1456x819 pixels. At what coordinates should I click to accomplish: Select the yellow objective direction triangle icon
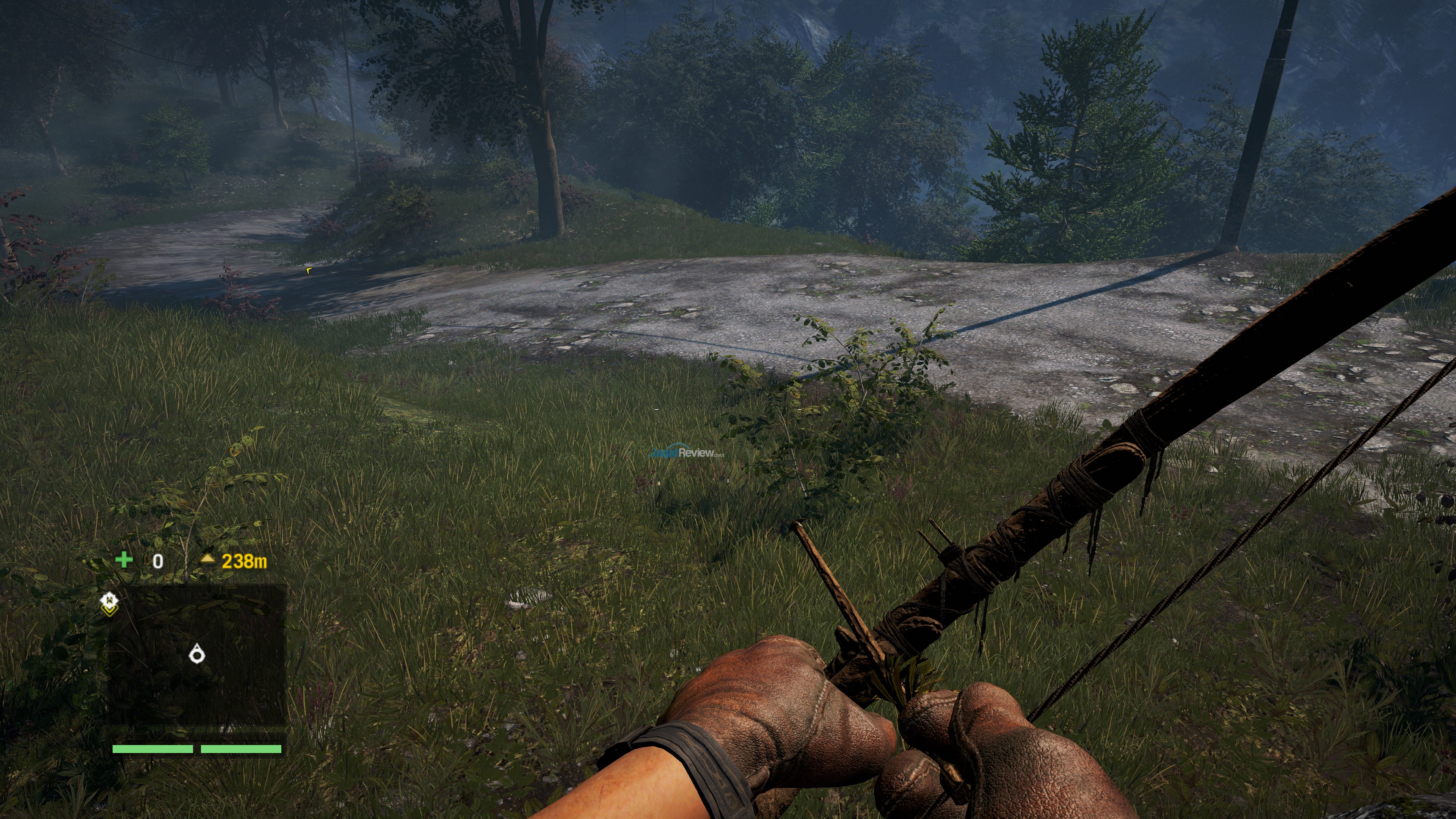pos(207,559)
